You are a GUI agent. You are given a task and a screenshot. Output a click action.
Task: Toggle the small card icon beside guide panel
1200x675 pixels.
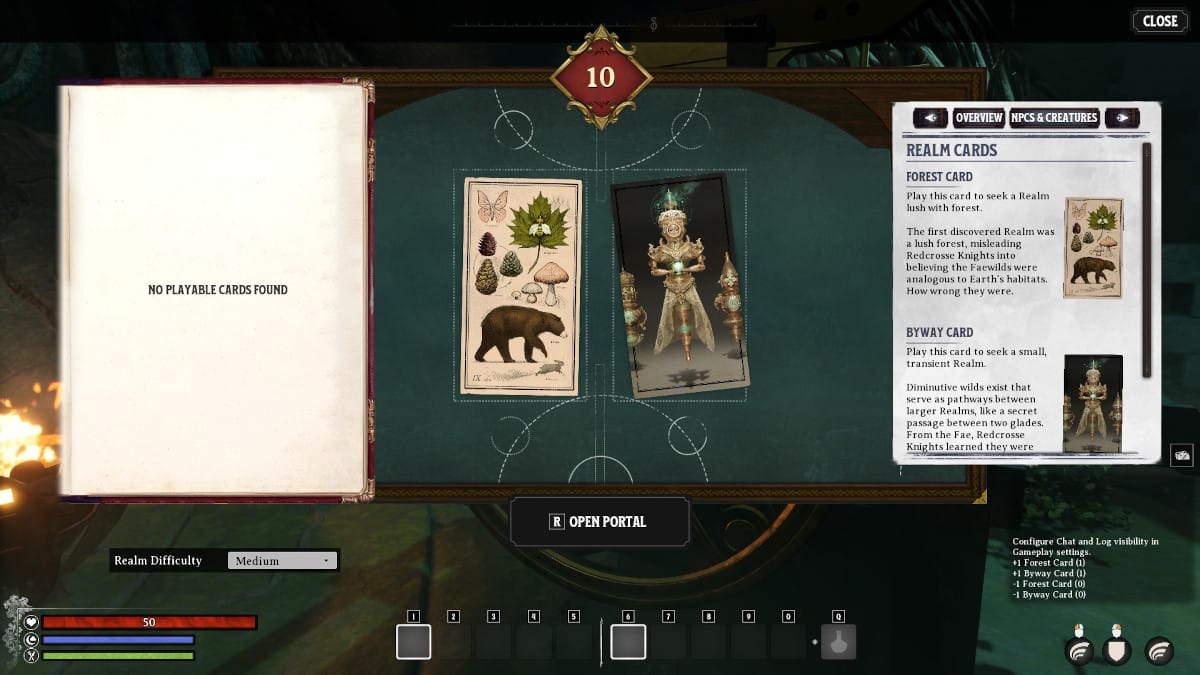1181,455
